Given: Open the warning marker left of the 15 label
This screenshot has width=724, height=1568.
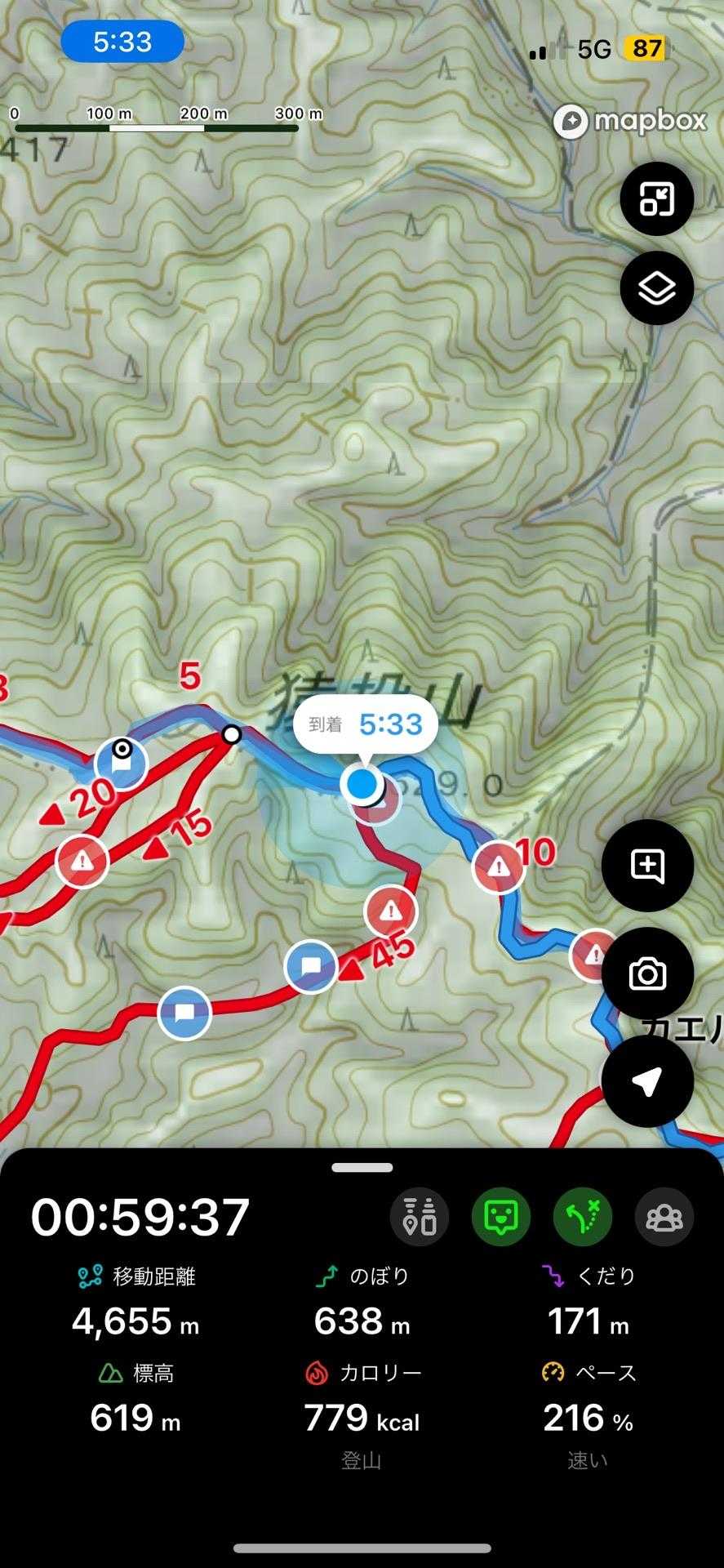Looking at the screenshot, I should [82, 861].
